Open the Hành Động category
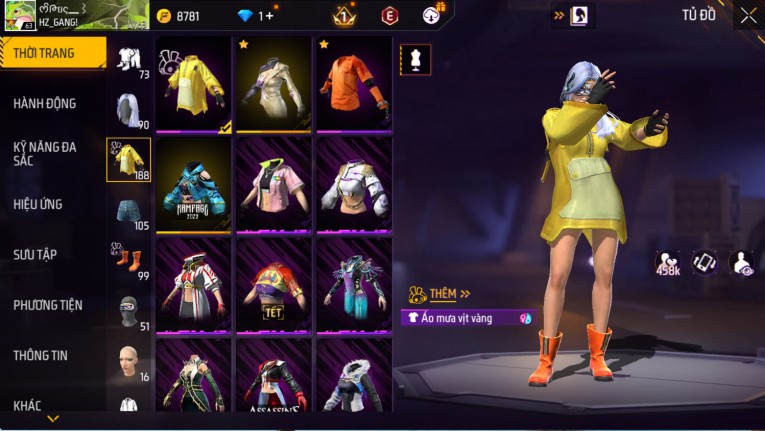The image size is (765, 431). click(x=45, y=104)
